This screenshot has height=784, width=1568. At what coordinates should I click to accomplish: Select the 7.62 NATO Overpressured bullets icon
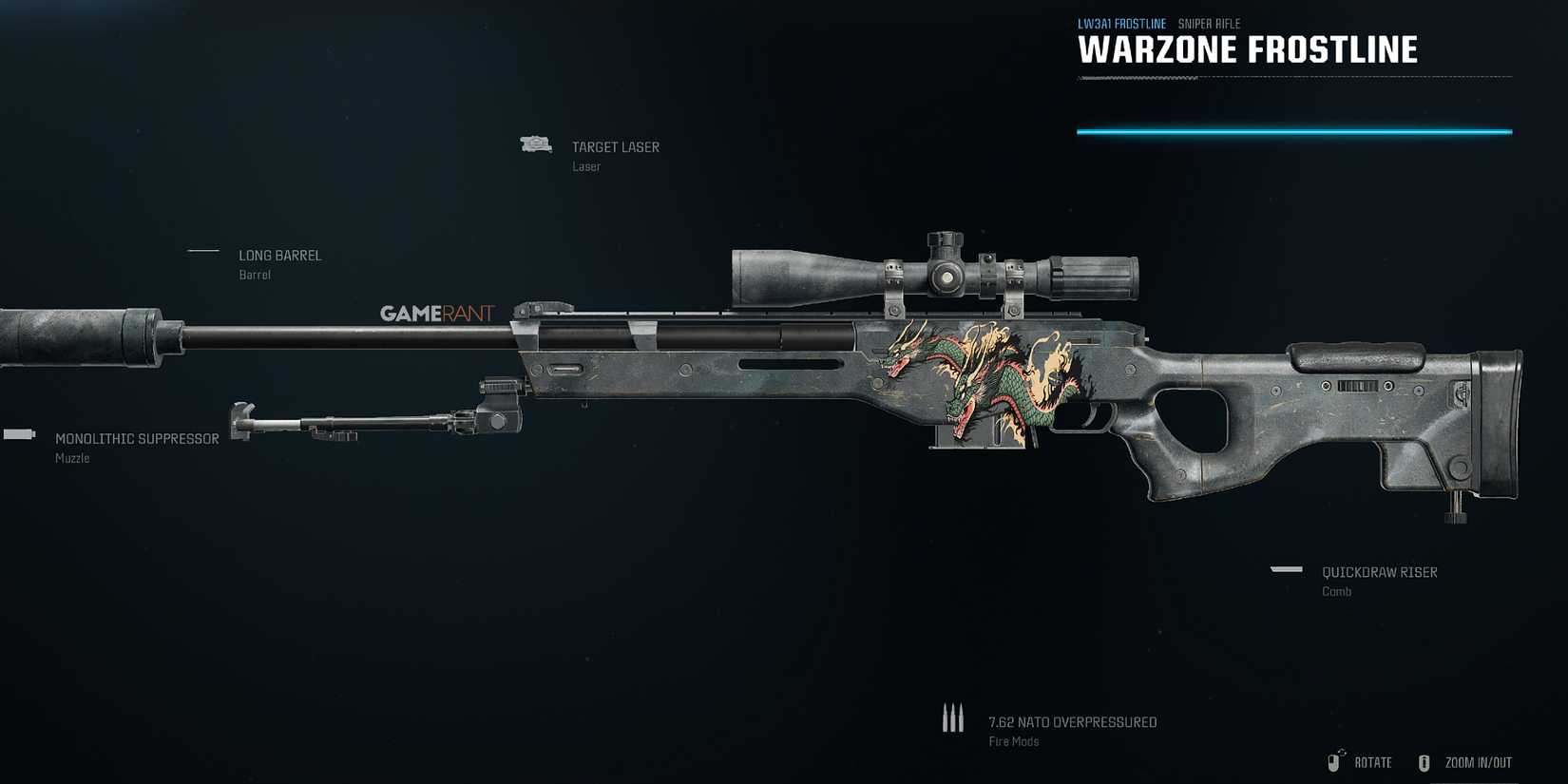tap(953, 717)
